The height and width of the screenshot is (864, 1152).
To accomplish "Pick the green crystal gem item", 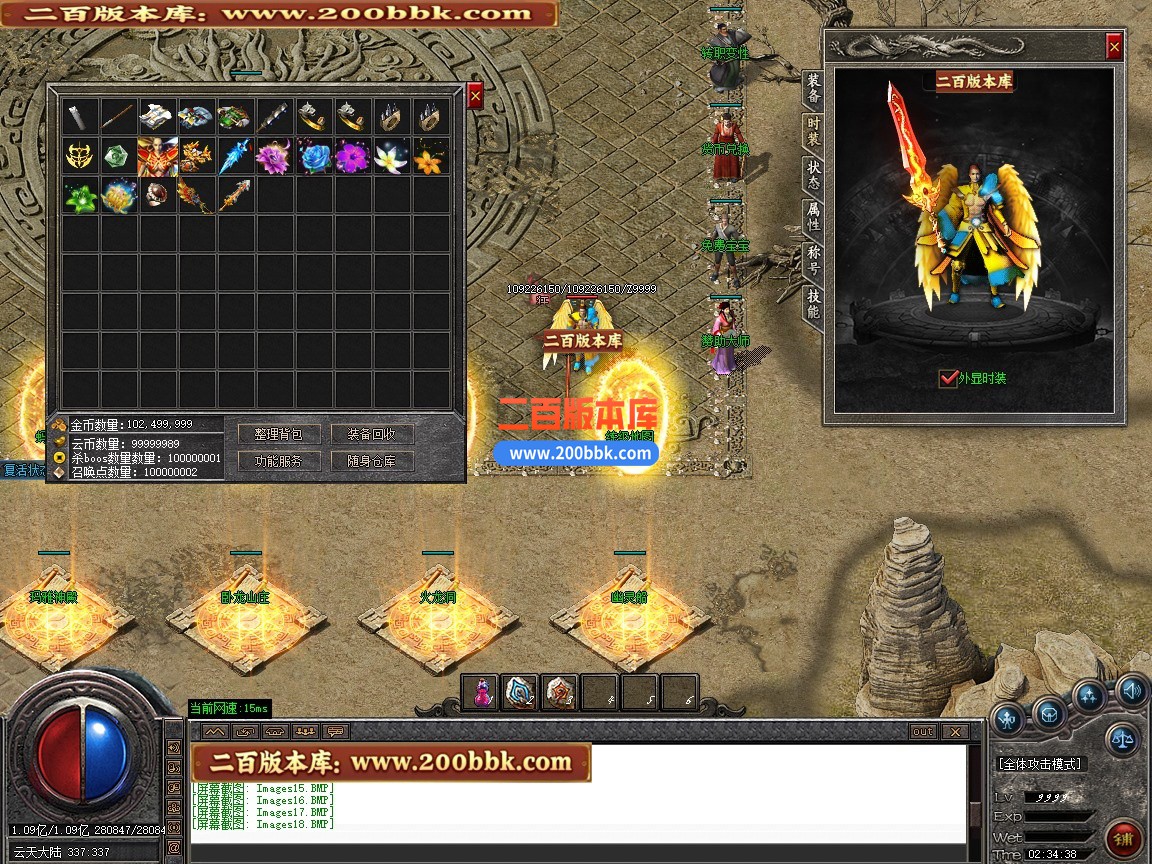I will (x=119, y=156).
